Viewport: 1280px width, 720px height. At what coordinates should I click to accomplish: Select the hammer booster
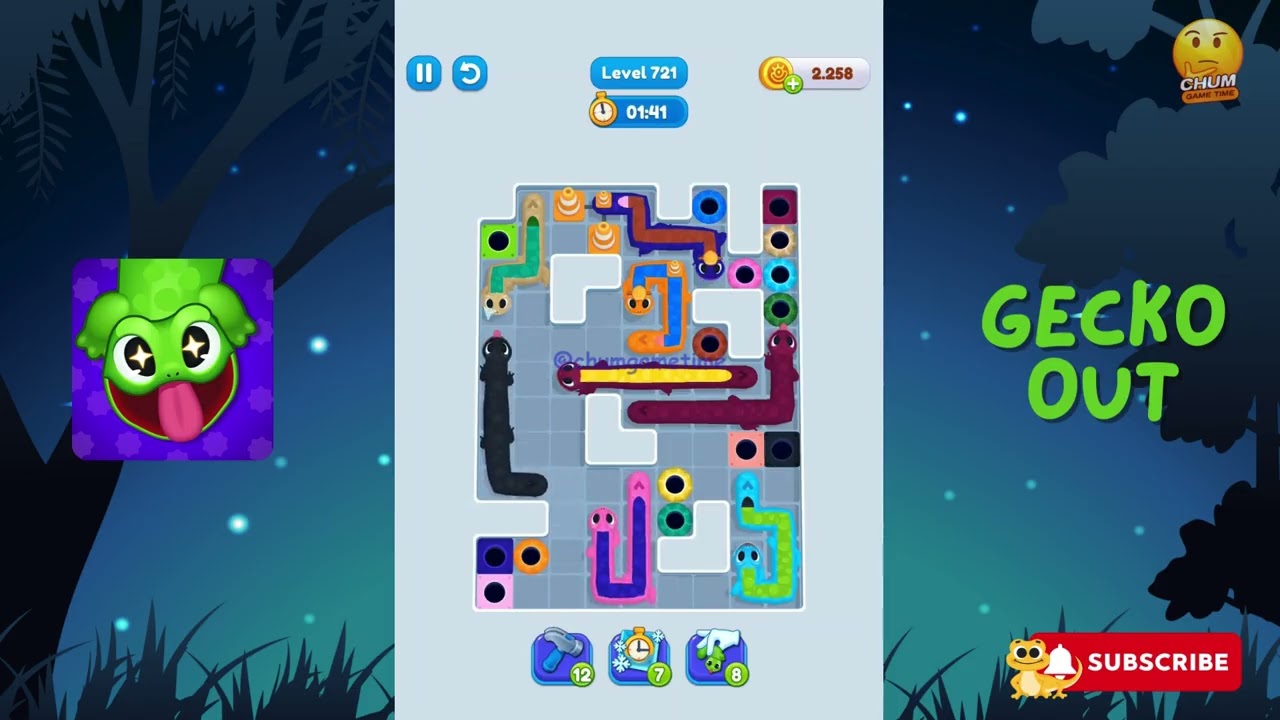[x=561, y=656]
